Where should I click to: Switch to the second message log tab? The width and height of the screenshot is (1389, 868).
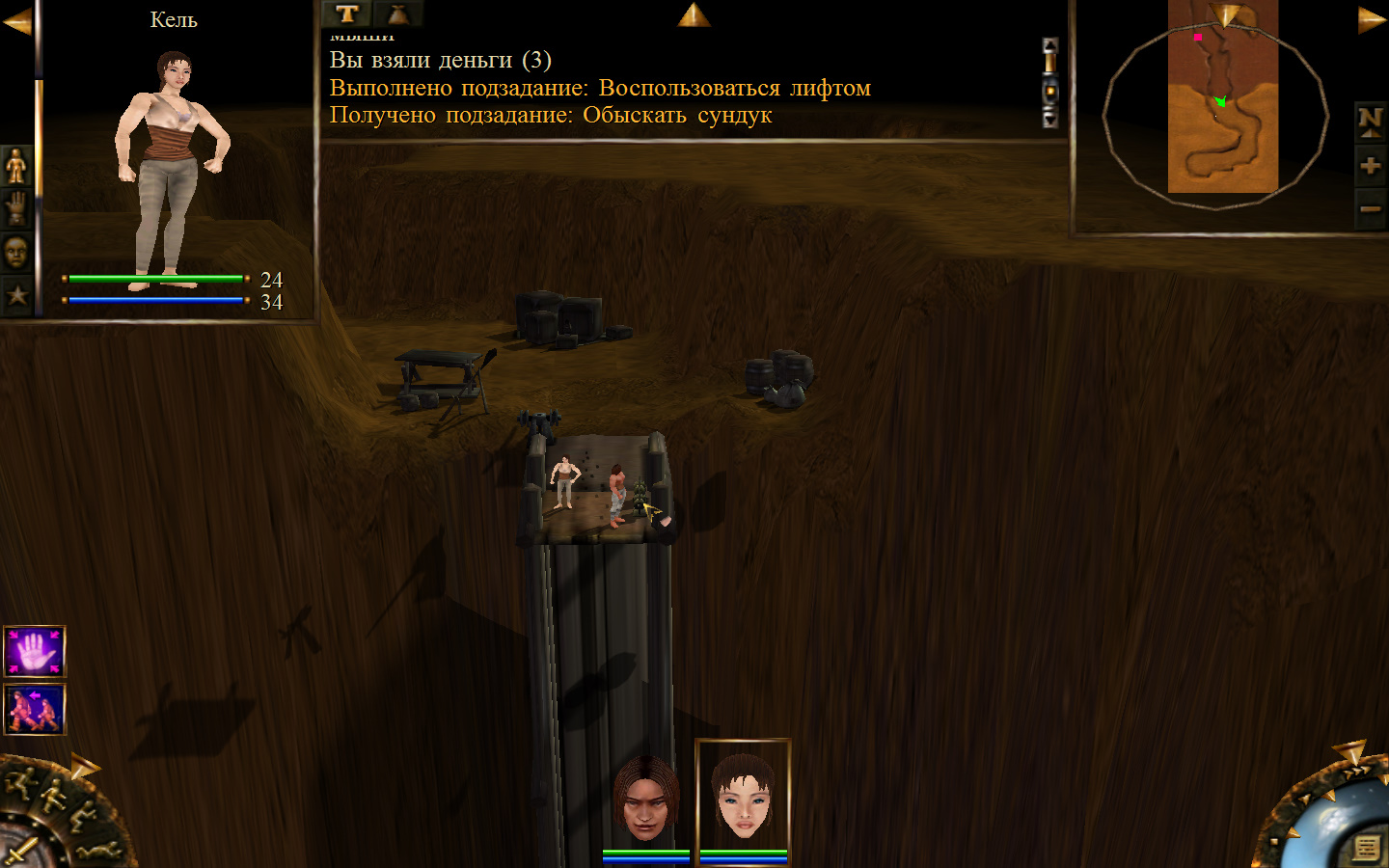[x=397, y=14]
